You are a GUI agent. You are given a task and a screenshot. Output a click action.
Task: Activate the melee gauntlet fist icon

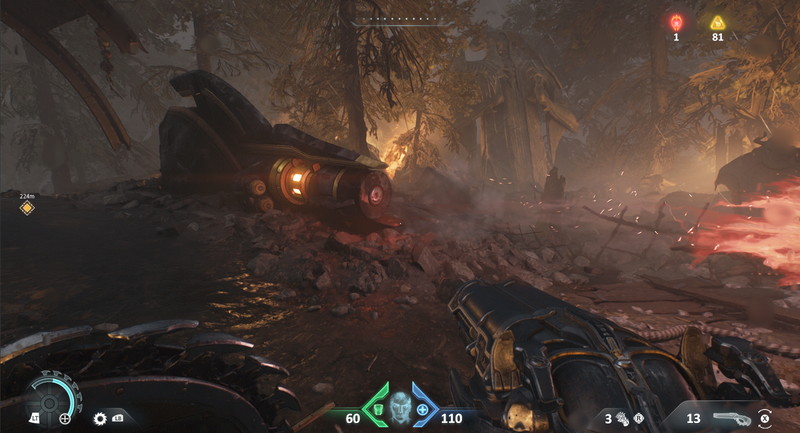click(x=622, y=418)
